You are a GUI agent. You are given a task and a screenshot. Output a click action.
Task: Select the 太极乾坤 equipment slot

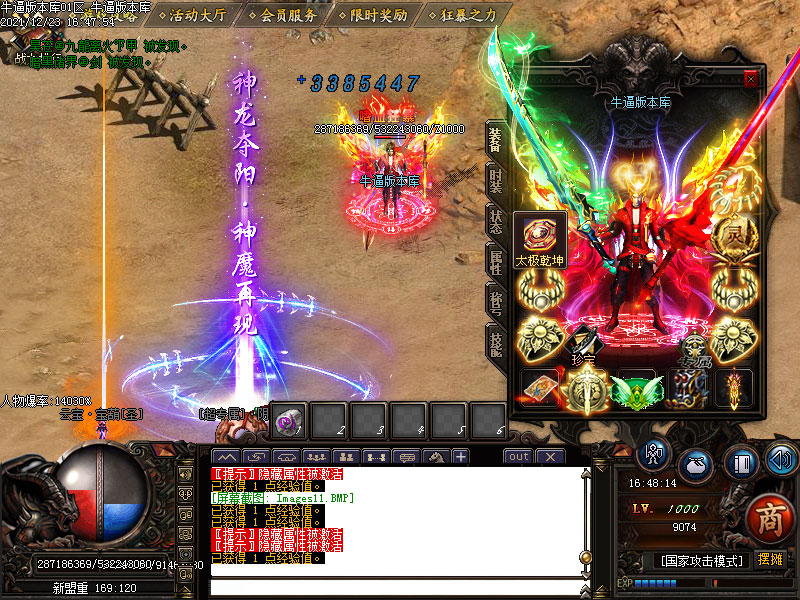tap(540, 236)
